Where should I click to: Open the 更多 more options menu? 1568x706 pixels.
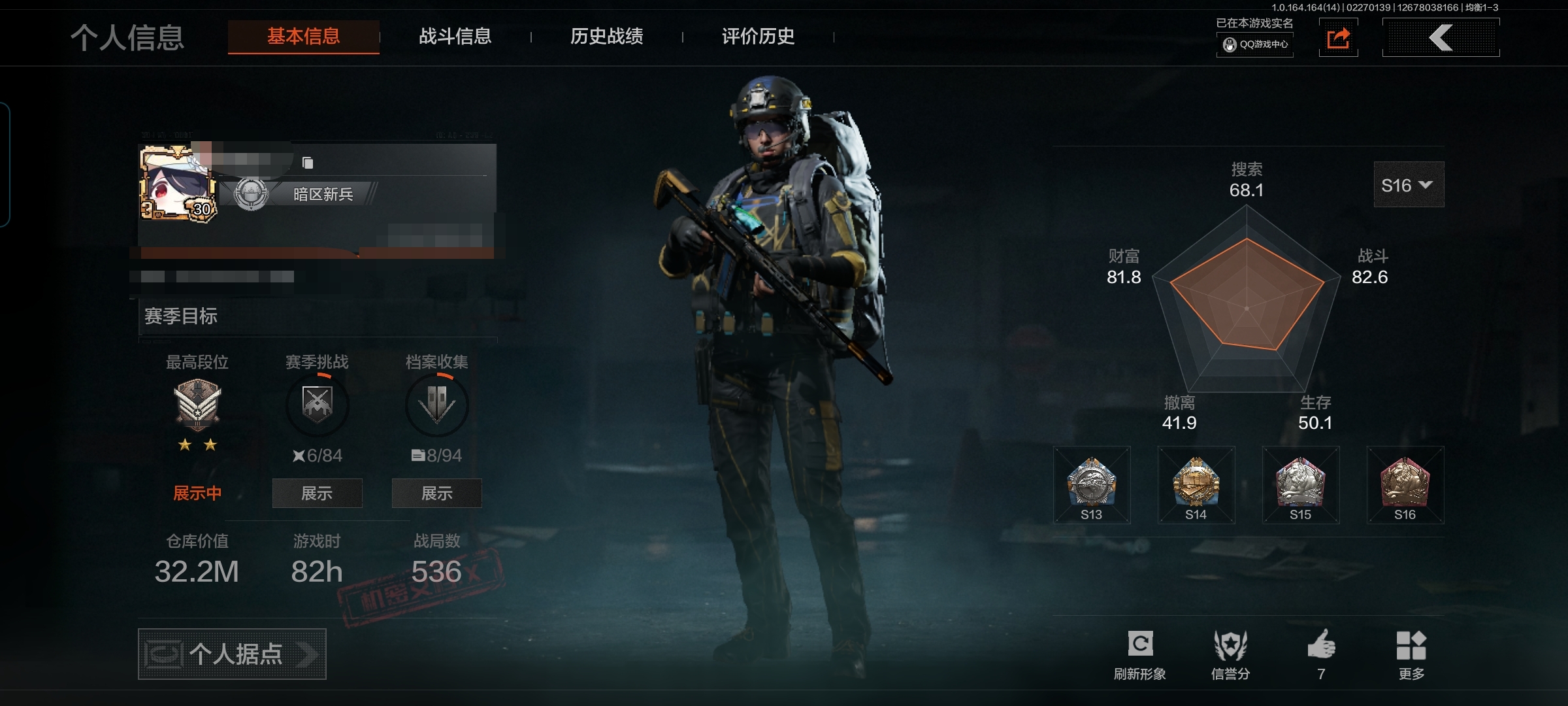(1411, 654)
